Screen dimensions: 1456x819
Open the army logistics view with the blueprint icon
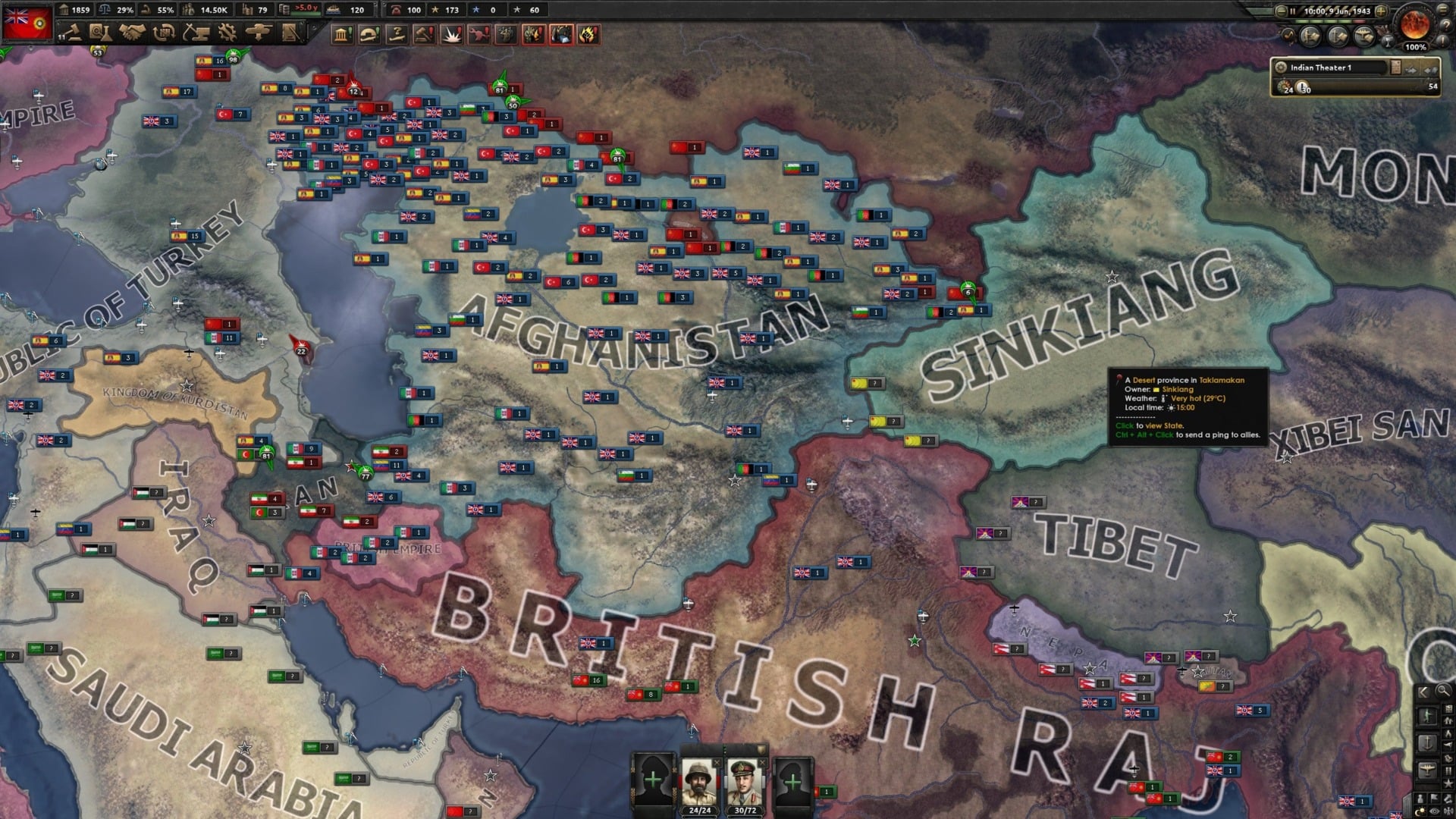coord(288,32)
